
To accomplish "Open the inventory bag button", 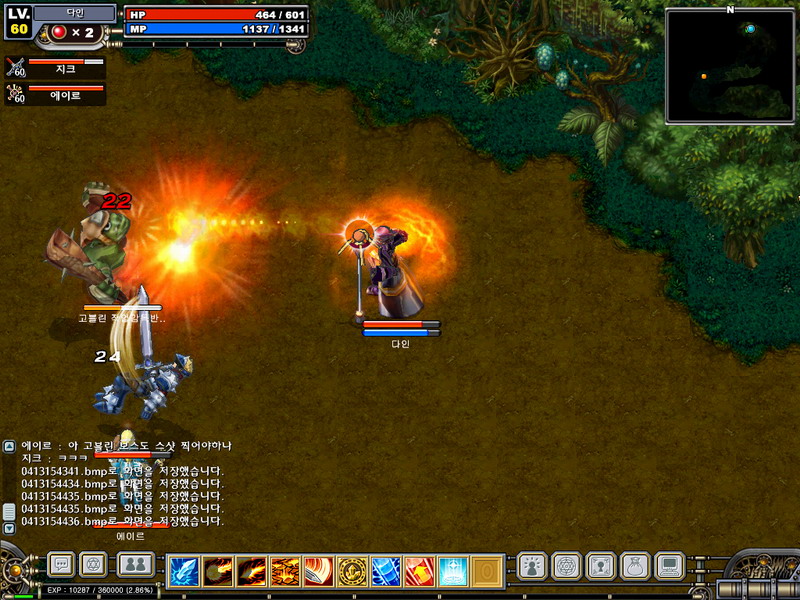I will [635, 566].
